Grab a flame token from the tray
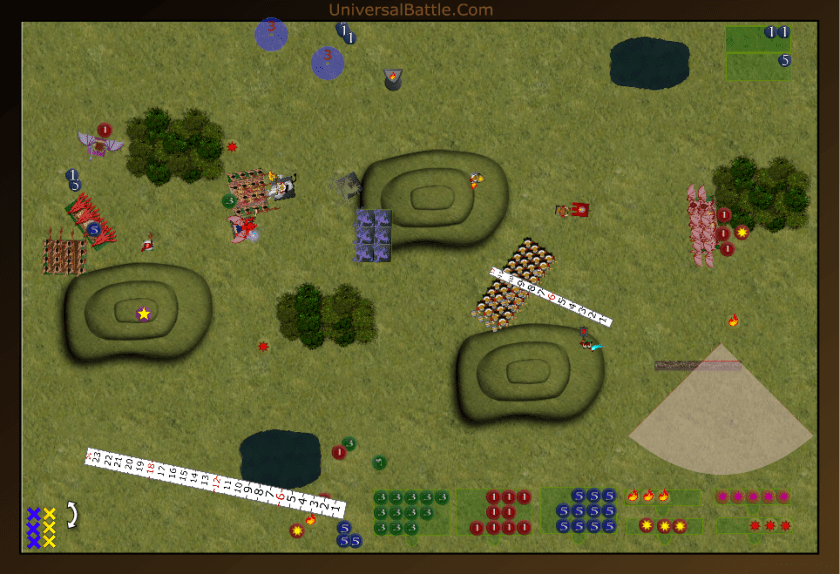The height and width of the screenshot is (574, 840). 648,495
